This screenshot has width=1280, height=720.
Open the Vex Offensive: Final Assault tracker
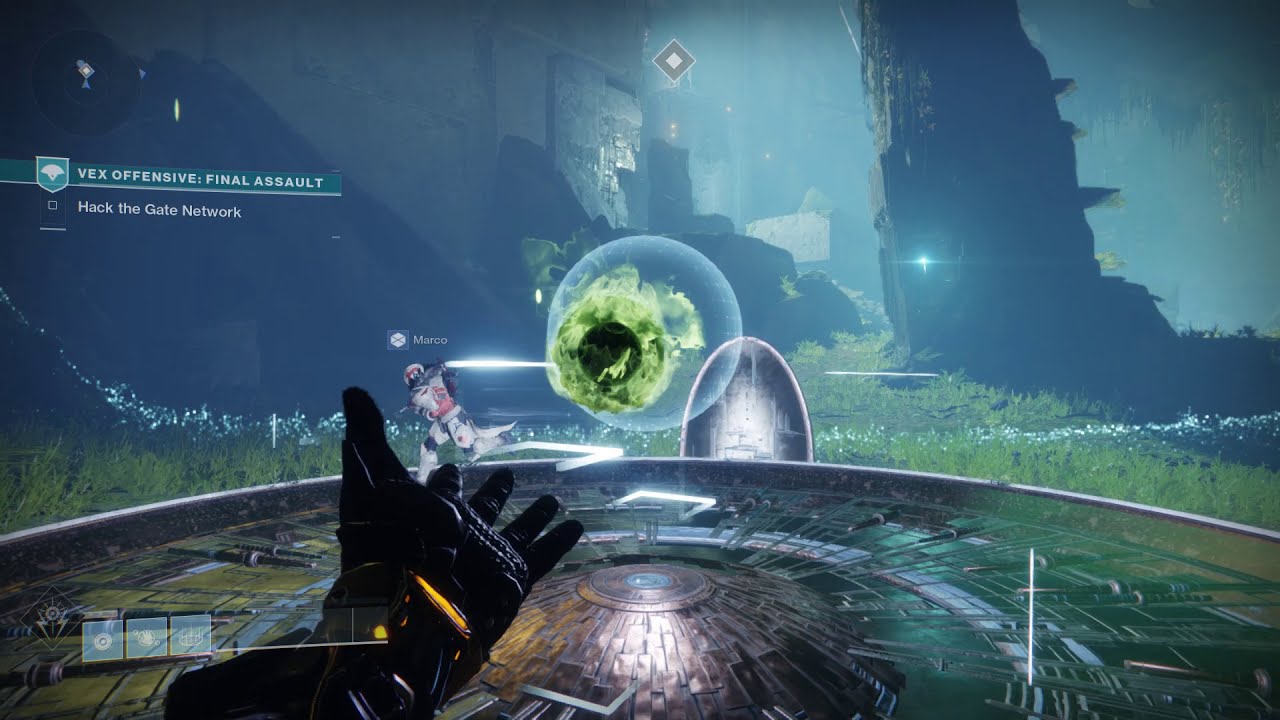(200, 182)
